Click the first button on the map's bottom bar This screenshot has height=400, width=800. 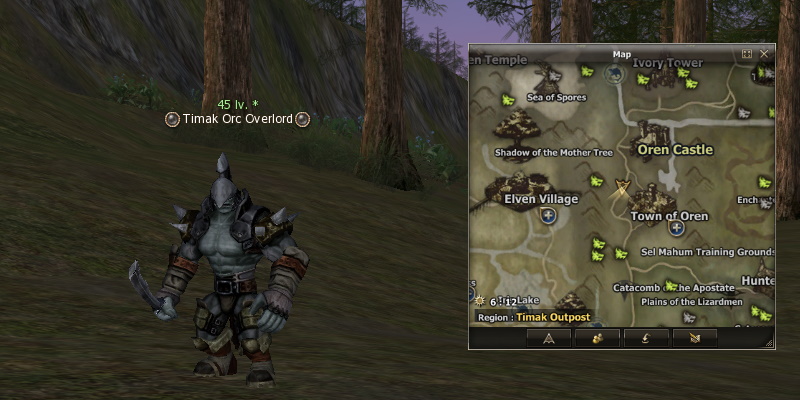tap(549, 338)
